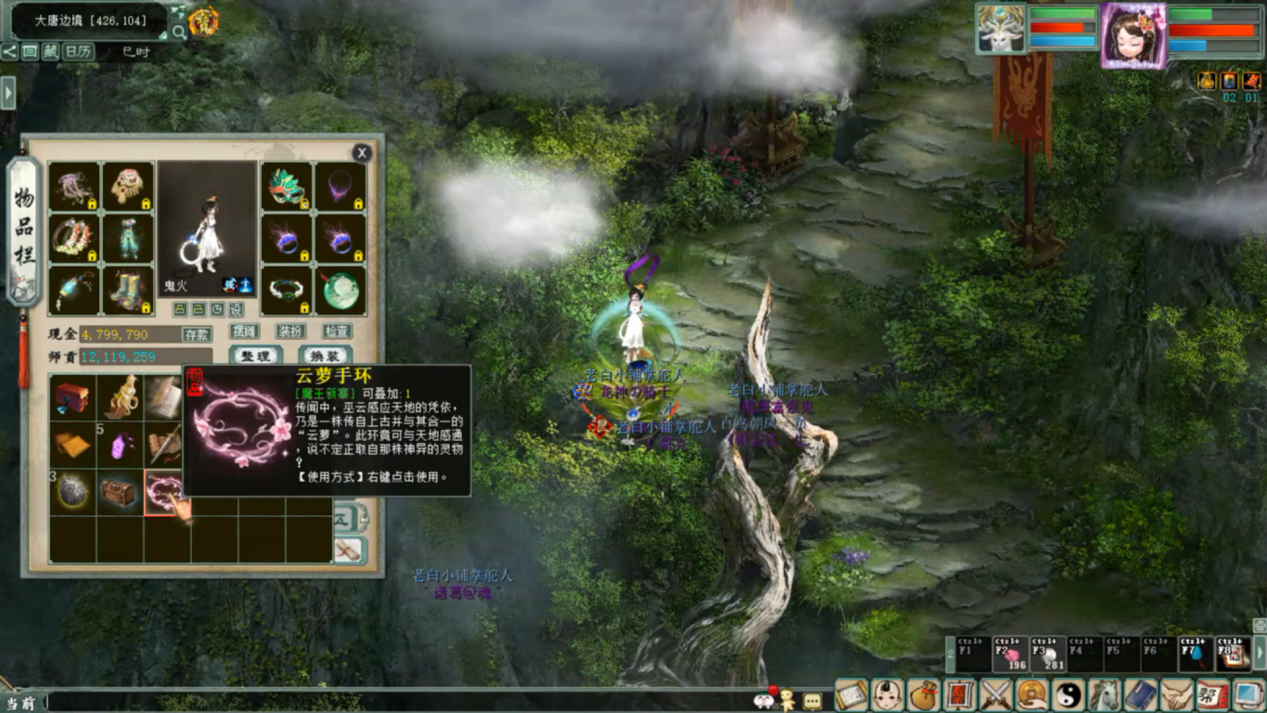Image resolution: width=1267 pixels, height=713 pixels.
Task: Click the magnifying glass map search icon
Action: point(179,32)
